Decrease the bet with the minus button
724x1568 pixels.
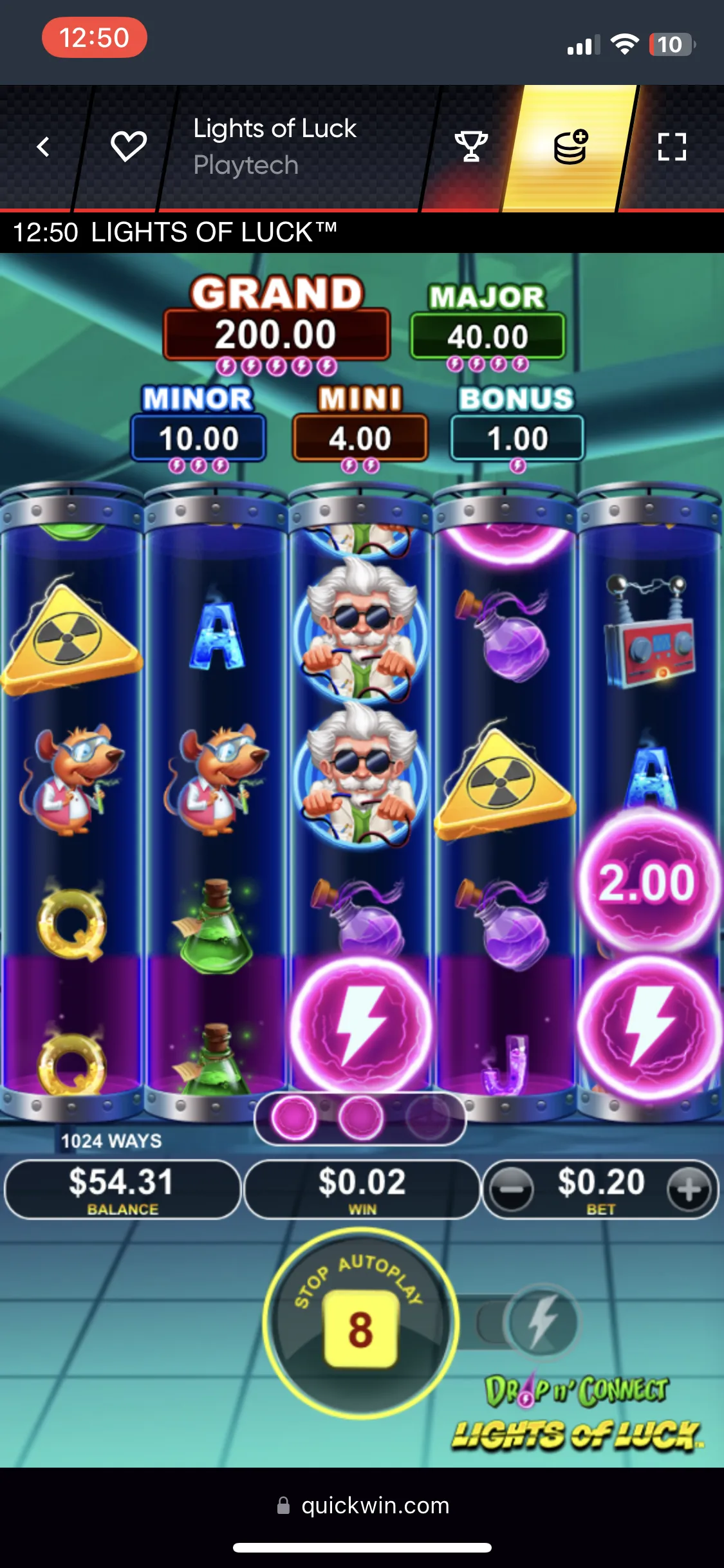(x=512, y=1190)
